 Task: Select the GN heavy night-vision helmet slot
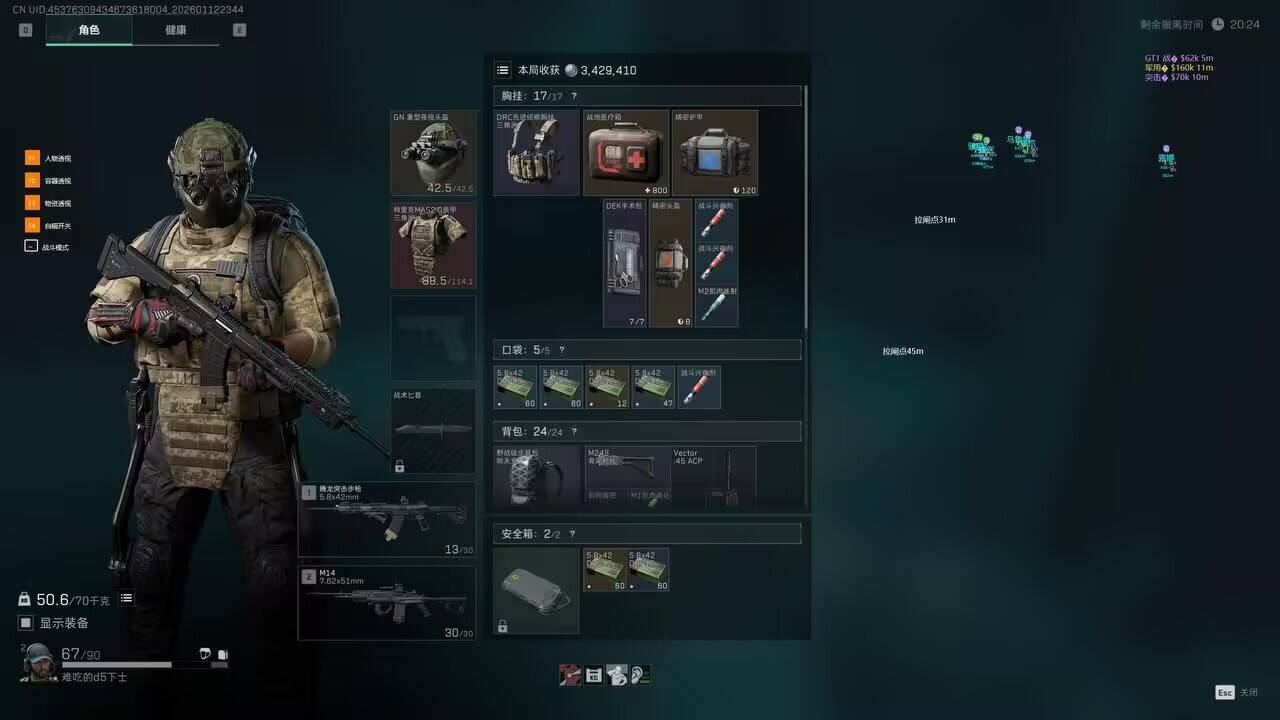[x=433, y=152]
